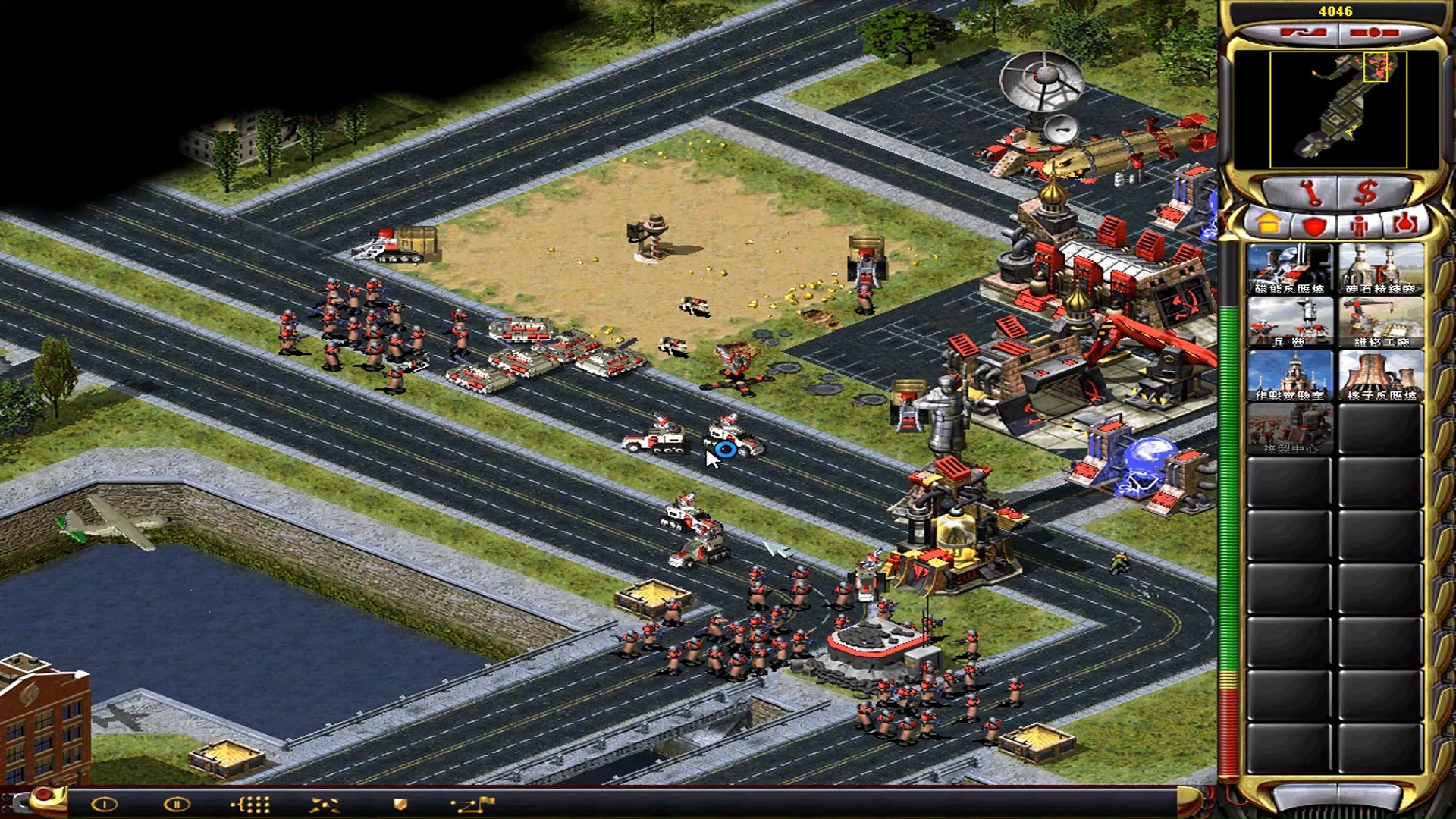Activate the repair wrench button
This screenshot has width=1456, height=819.
coord(1309,193)
